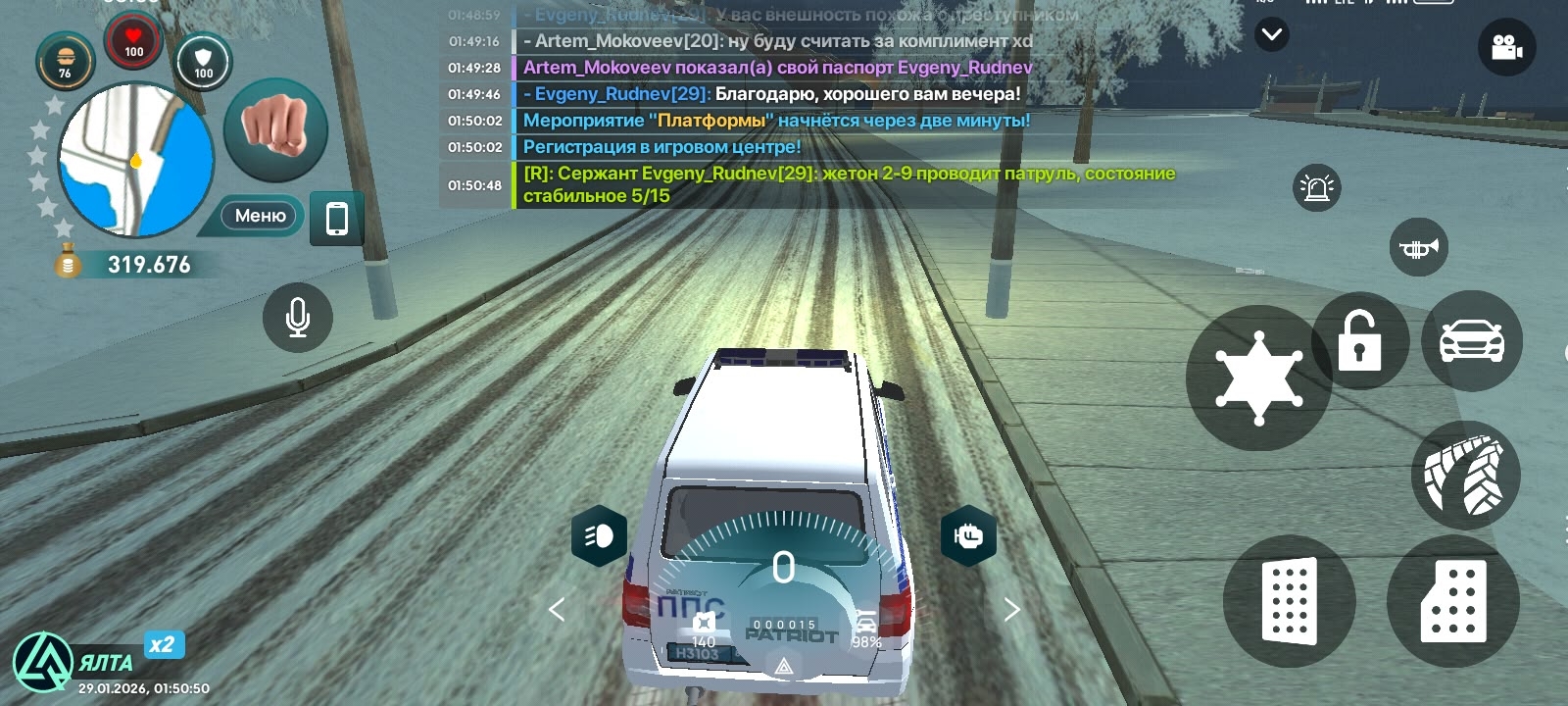The image size is (1568, 706).
Task: Switch camera view with the camcorder icon
Action: coord(1506,46)
